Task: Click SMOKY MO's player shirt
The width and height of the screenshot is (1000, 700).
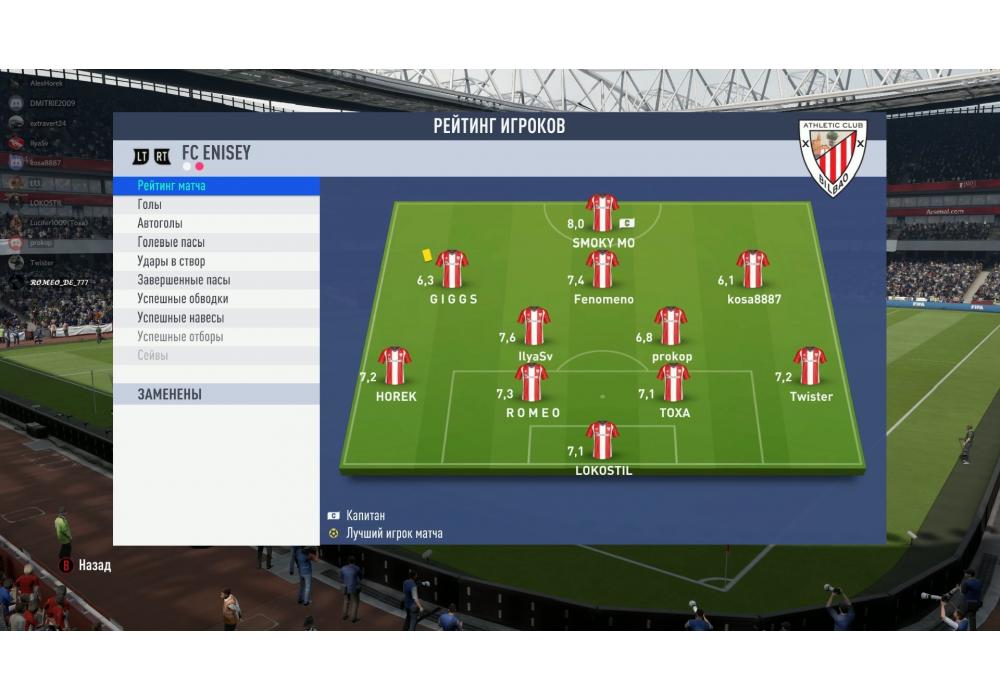Action: tap(602, 213)
